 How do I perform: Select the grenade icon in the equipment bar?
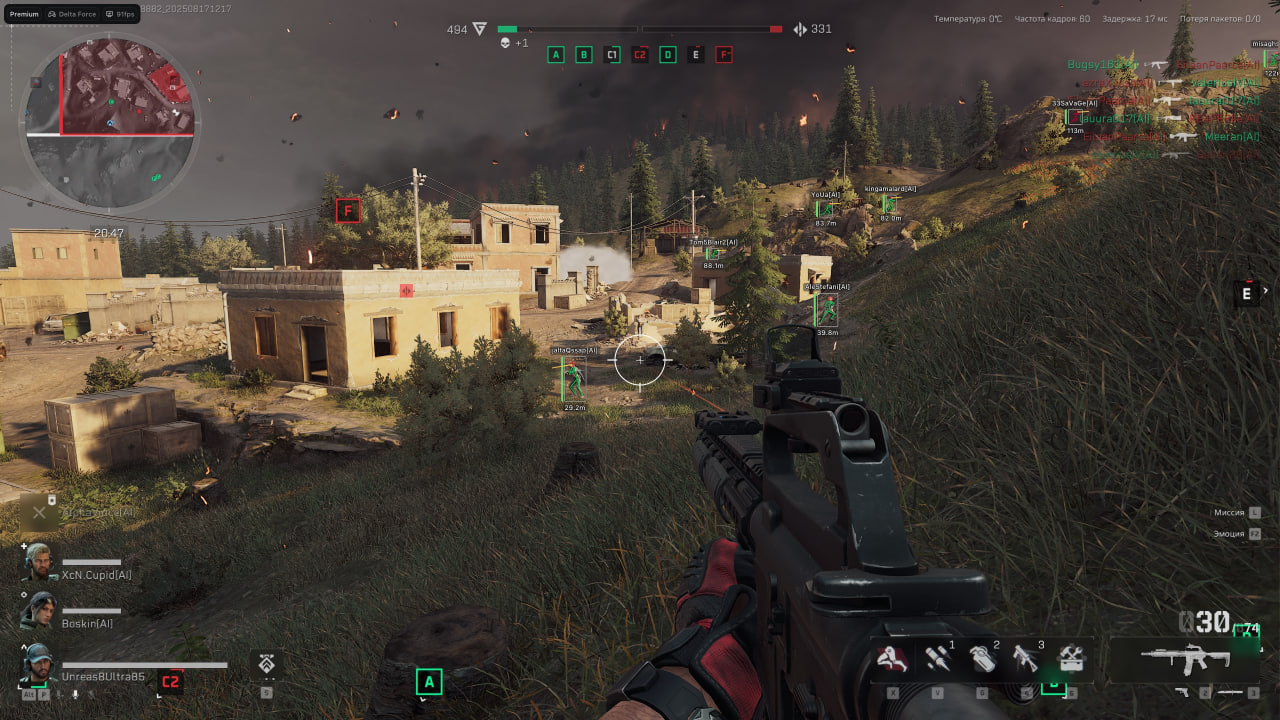click(x=981, y=658)
